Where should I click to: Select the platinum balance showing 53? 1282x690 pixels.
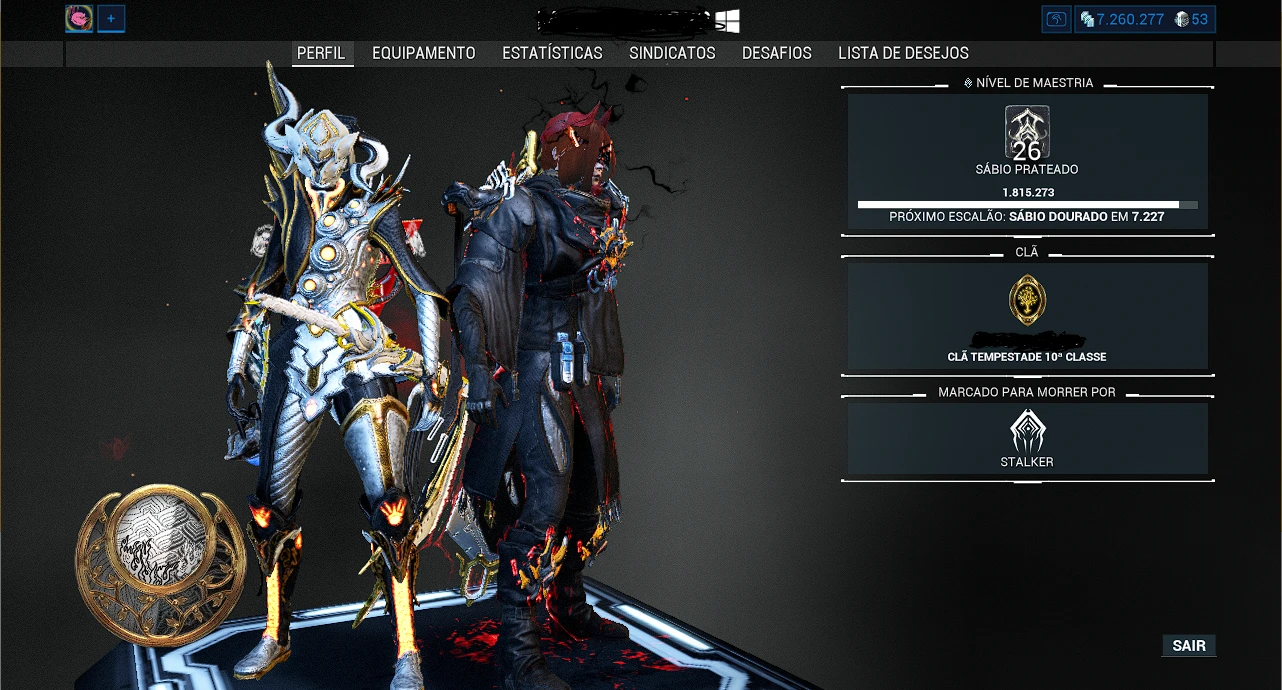coord(1191,19)
